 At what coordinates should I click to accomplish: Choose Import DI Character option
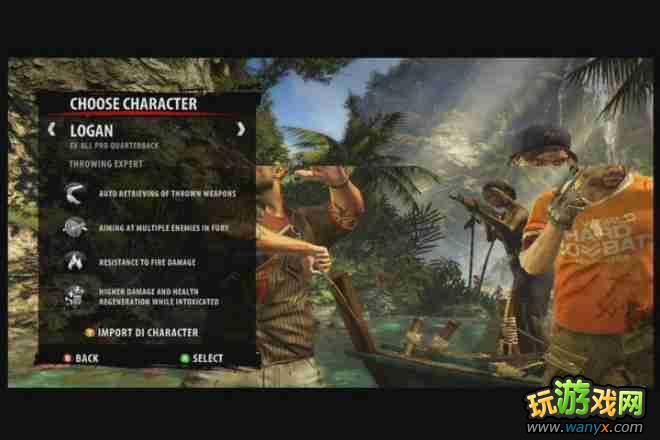[146, 332]
